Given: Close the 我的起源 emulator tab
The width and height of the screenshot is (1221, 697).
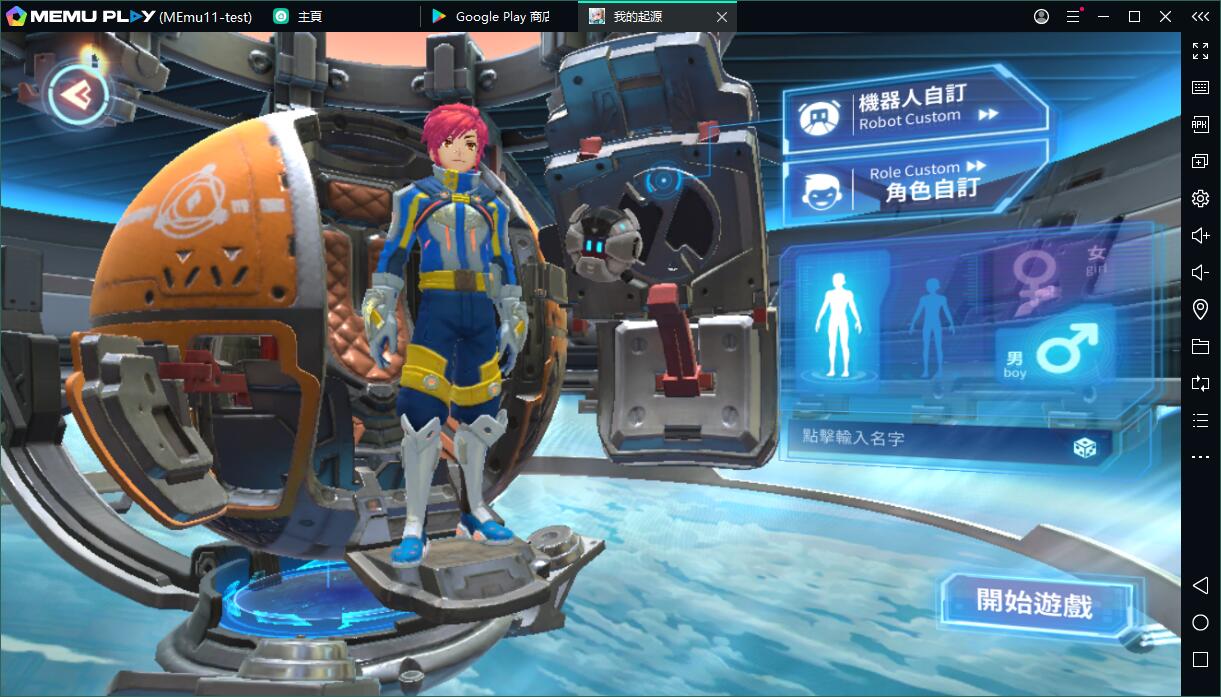Looking at the screenshot, I should (x=722, y=17).
